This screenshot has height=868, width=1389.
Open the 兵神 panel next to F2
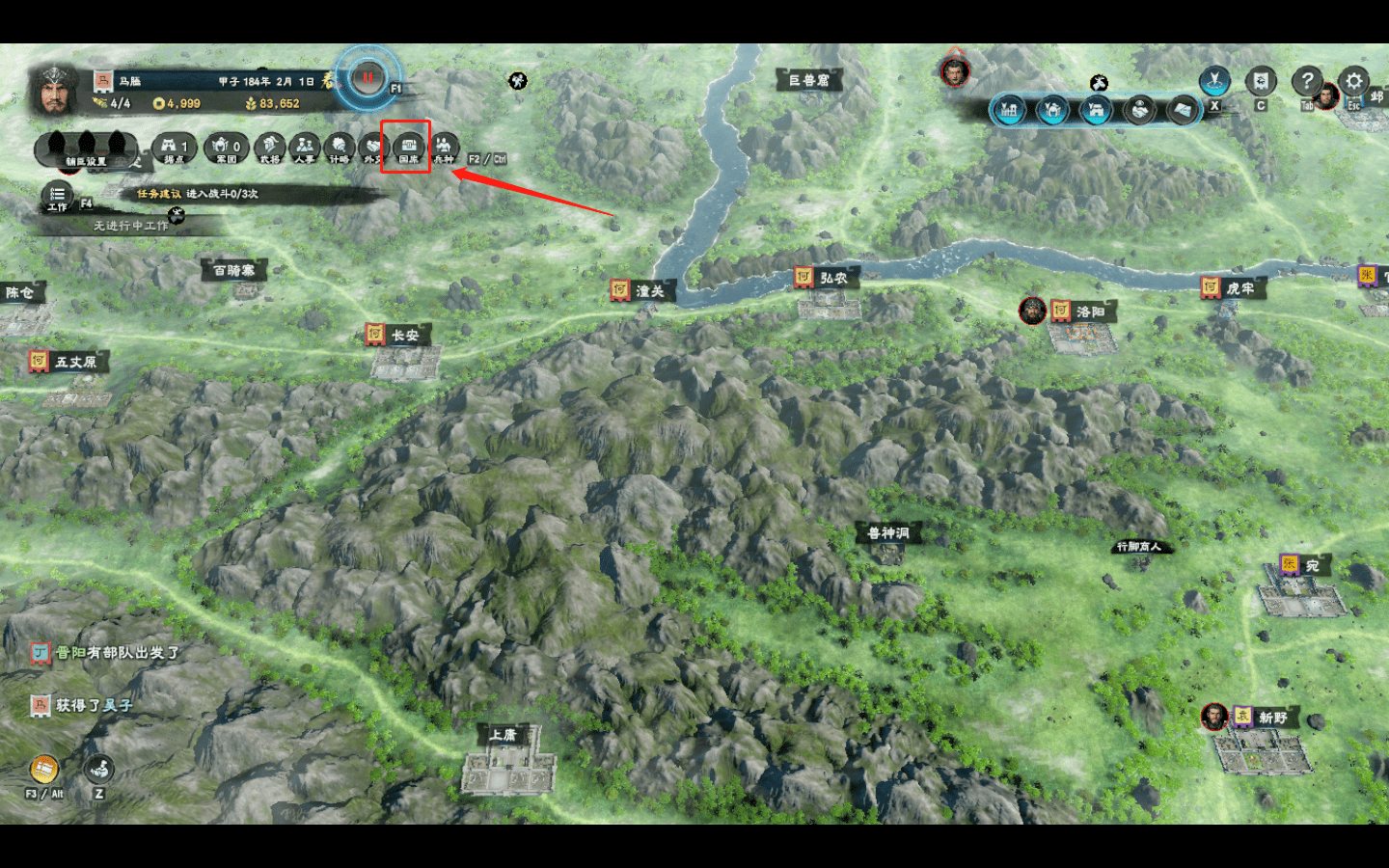[444, 148]
